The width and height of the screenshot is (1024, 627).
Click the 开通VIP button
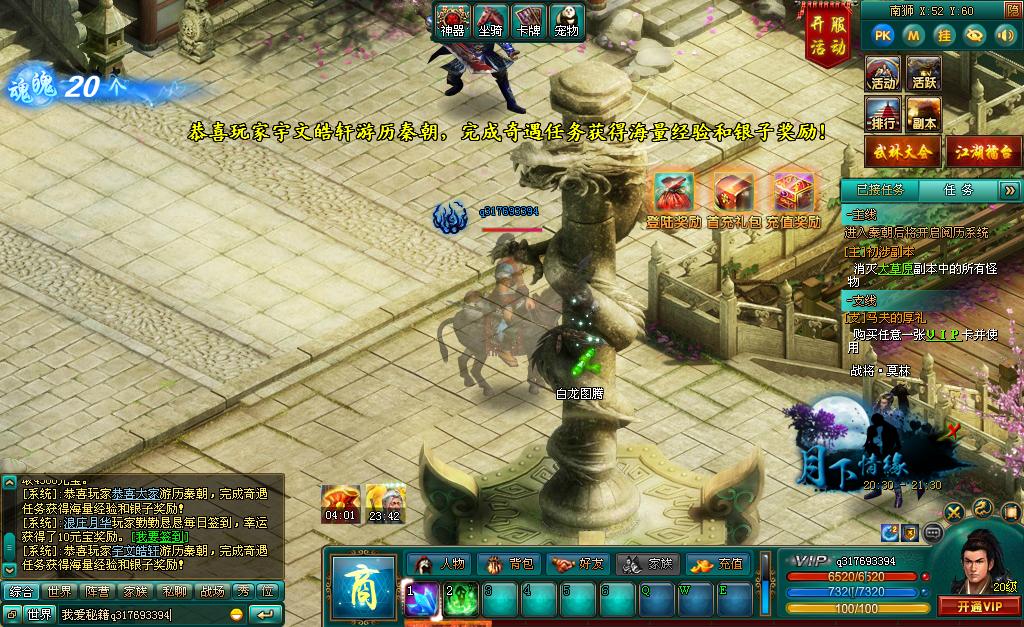coord(979,607)
